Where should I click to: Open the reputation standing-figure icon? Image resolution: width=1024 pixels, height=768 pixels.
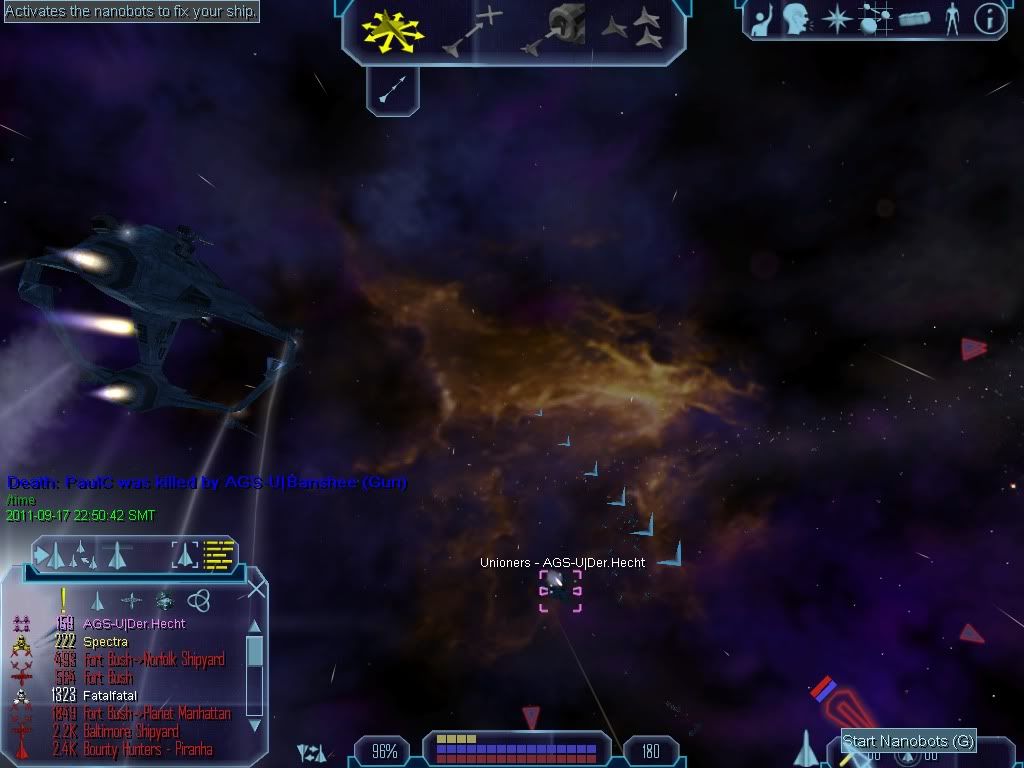[x=951, y=19]
